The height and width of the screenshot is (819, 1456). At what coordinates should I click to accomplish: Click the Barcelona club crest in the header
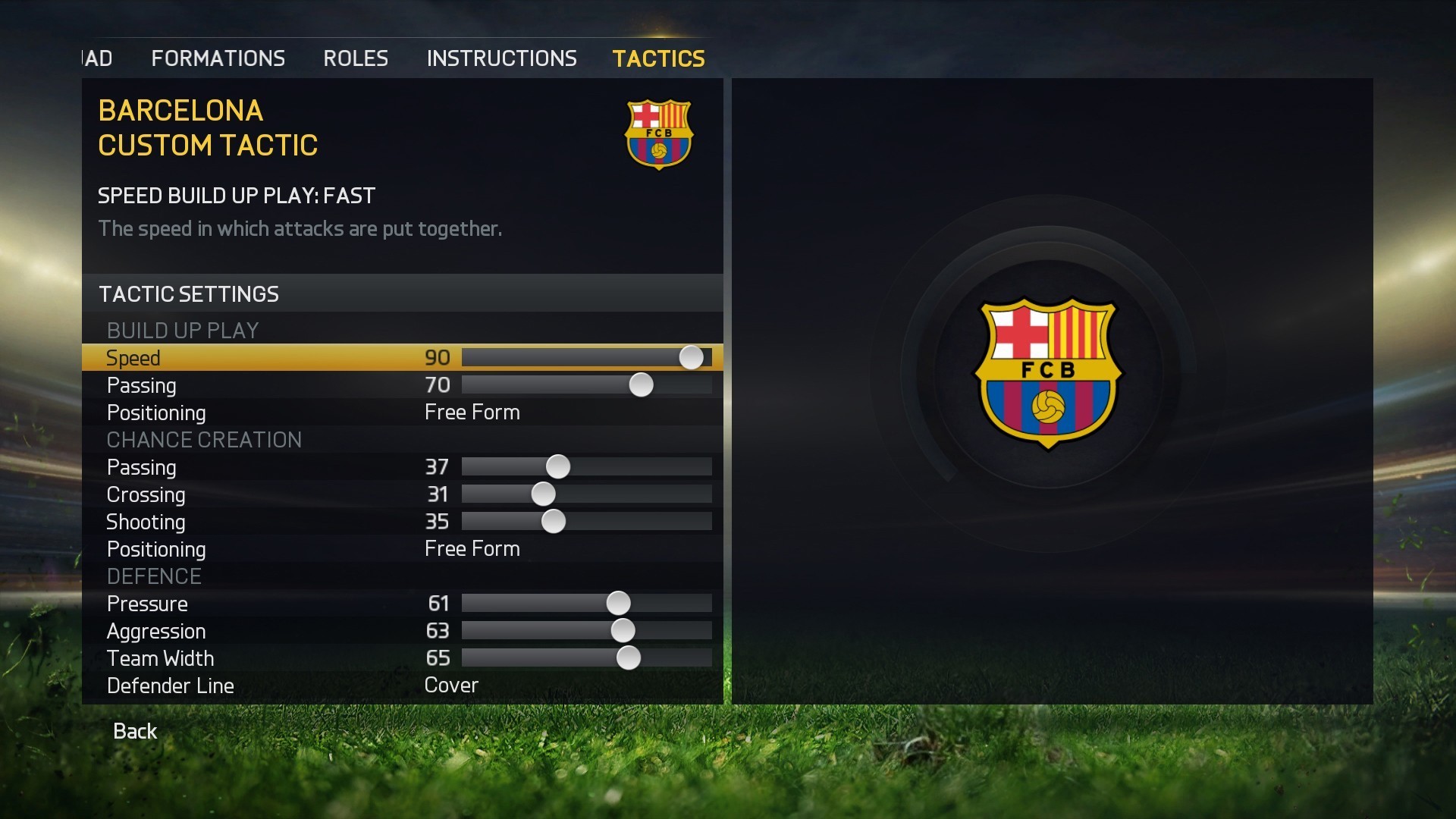pos(659,135)
